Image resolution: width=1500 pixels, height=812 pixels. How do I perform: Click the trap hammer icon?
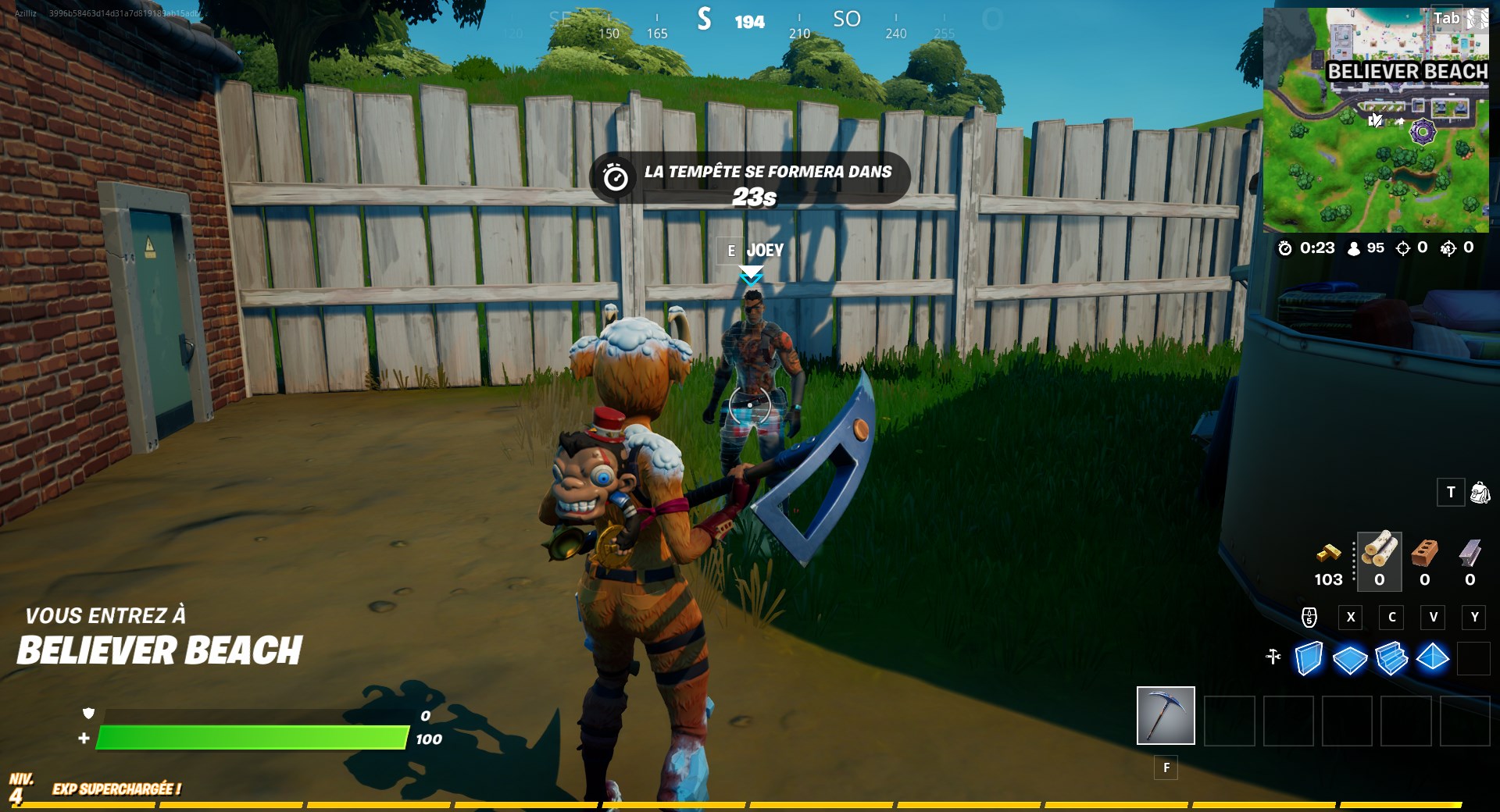1273,658
